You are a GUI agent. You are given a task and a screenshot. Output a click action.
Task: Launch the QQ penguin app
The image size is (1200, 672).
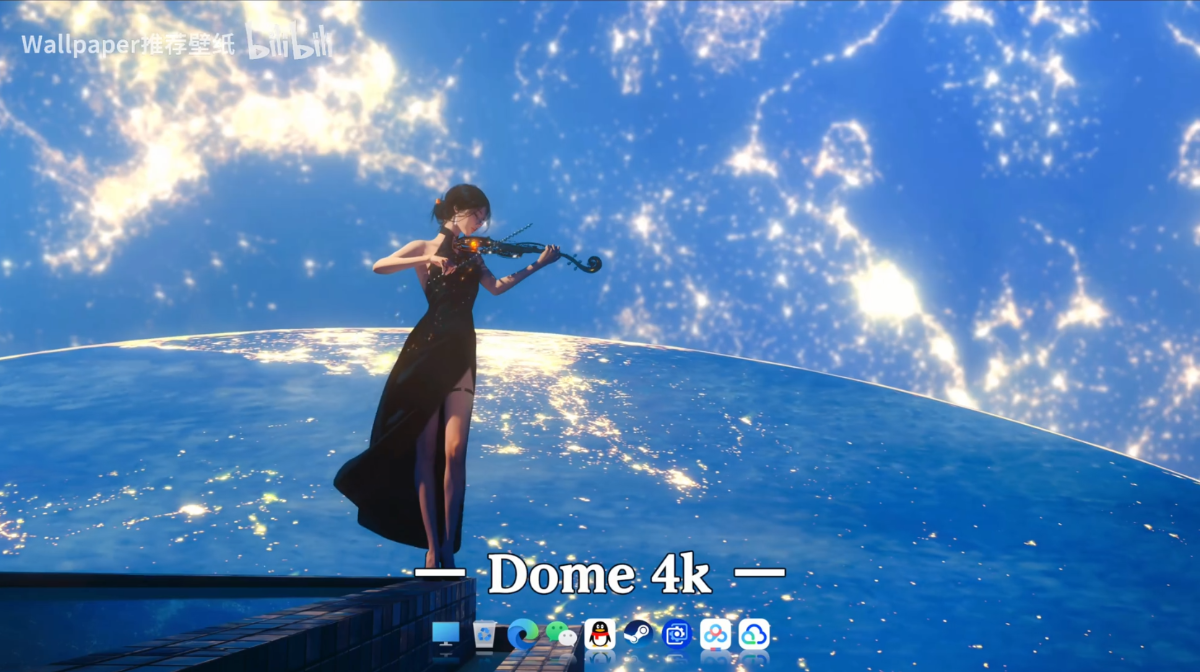pos(600,634)
